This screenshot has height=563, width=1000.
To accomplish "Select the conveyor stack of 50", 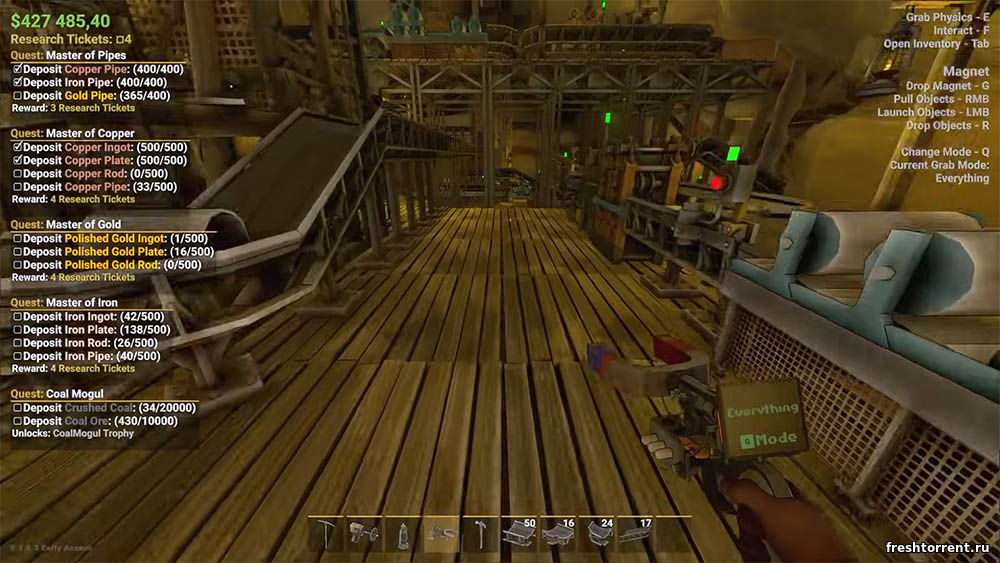I will point(519,534).
